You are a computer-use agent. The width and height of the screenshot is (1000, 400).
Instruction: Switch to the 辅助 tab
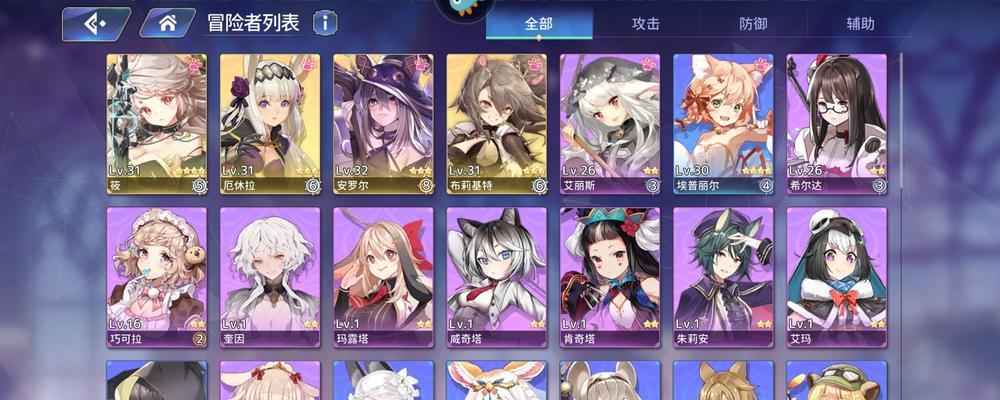click(860, 24)
